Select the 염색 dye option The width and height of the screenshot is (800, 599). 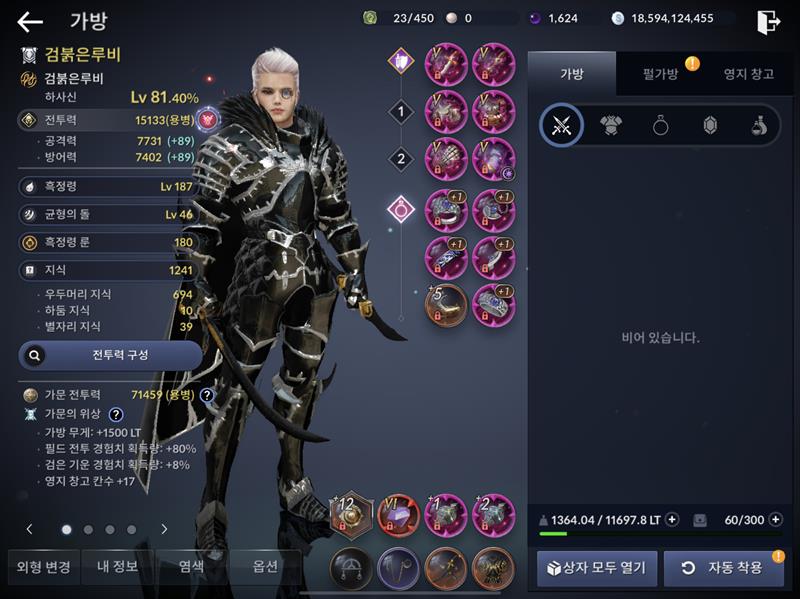click(191, 567)
